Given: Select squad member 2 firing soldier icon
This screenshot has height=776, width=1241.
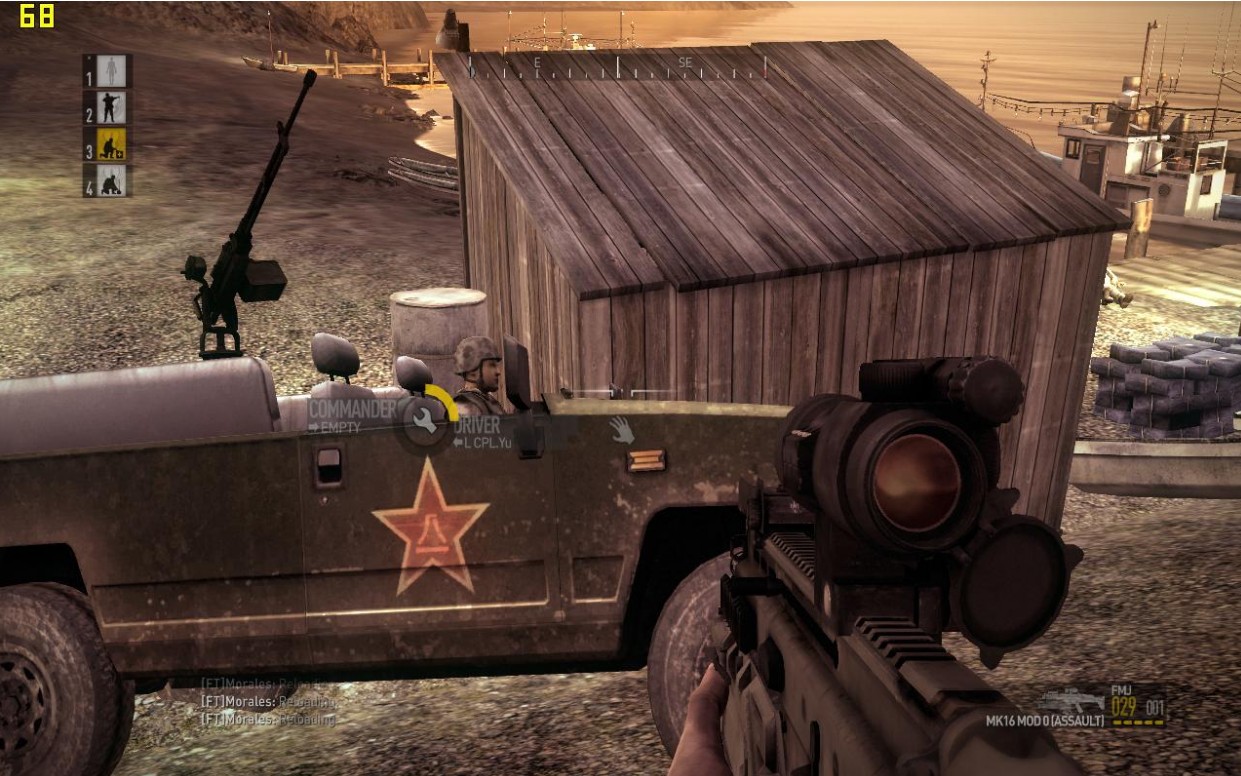Looking at the screenshot, I should (x=111, y=107).
